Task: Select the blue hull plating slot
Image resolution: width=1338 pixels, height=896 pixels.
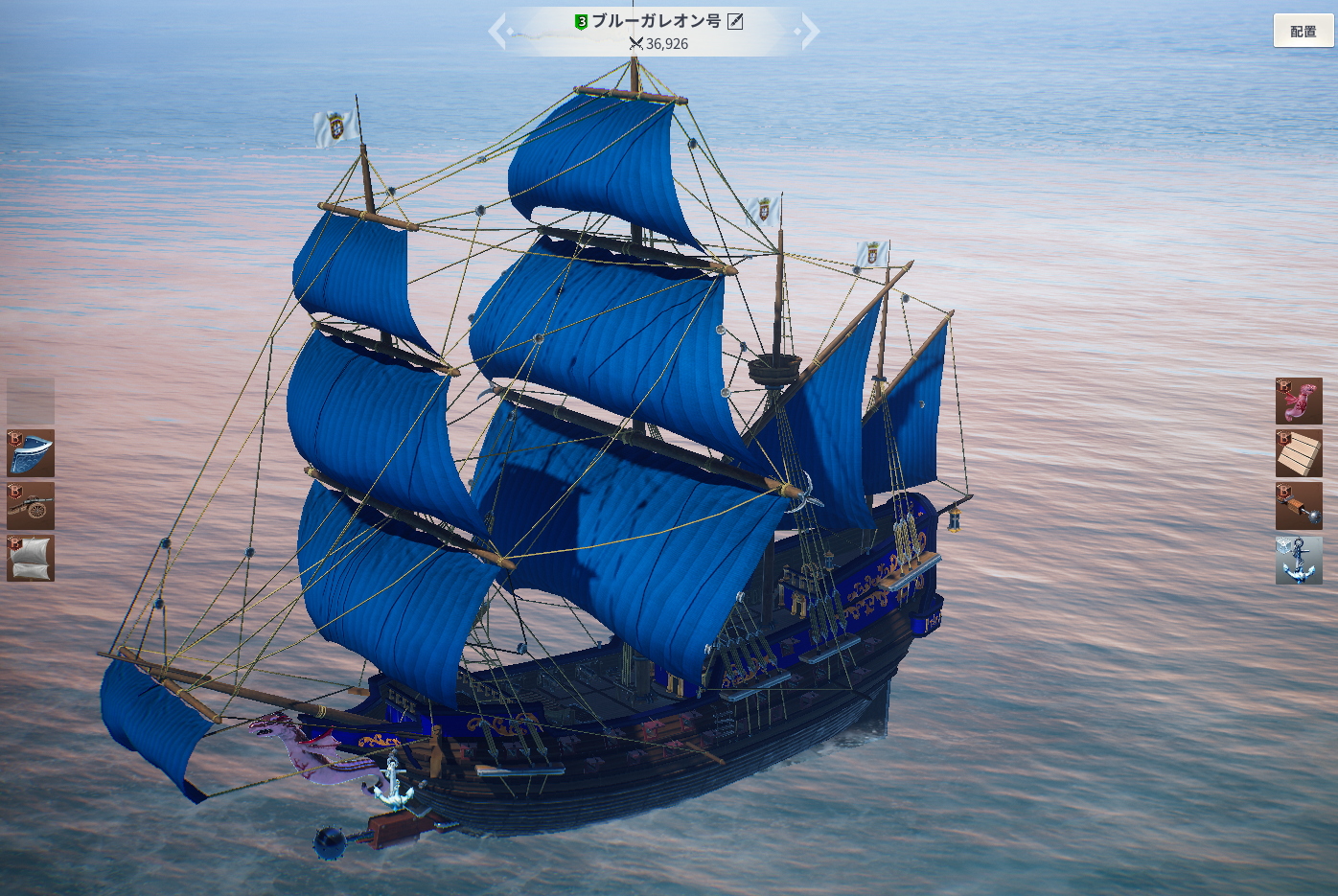Action: [x=31, y=453]
